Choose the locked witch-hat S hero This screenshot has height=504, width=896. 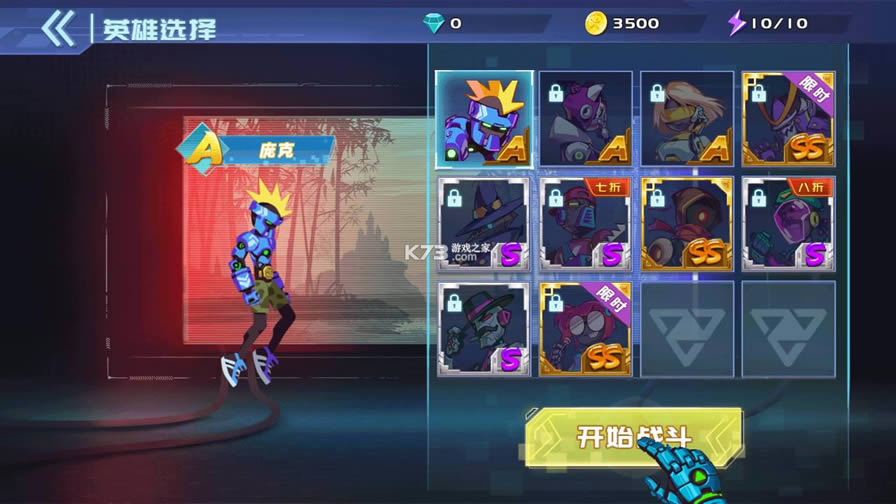[484, 224]
